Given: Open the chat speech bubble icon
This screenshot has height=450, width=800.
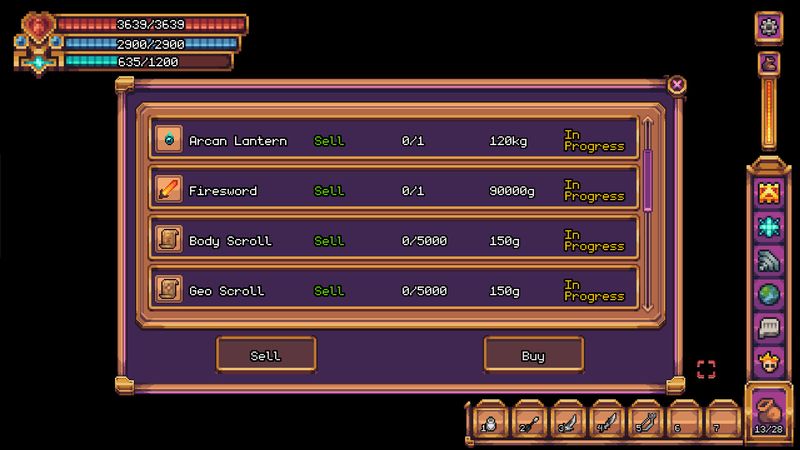Looking at the screenshot, I should point(769,328).
